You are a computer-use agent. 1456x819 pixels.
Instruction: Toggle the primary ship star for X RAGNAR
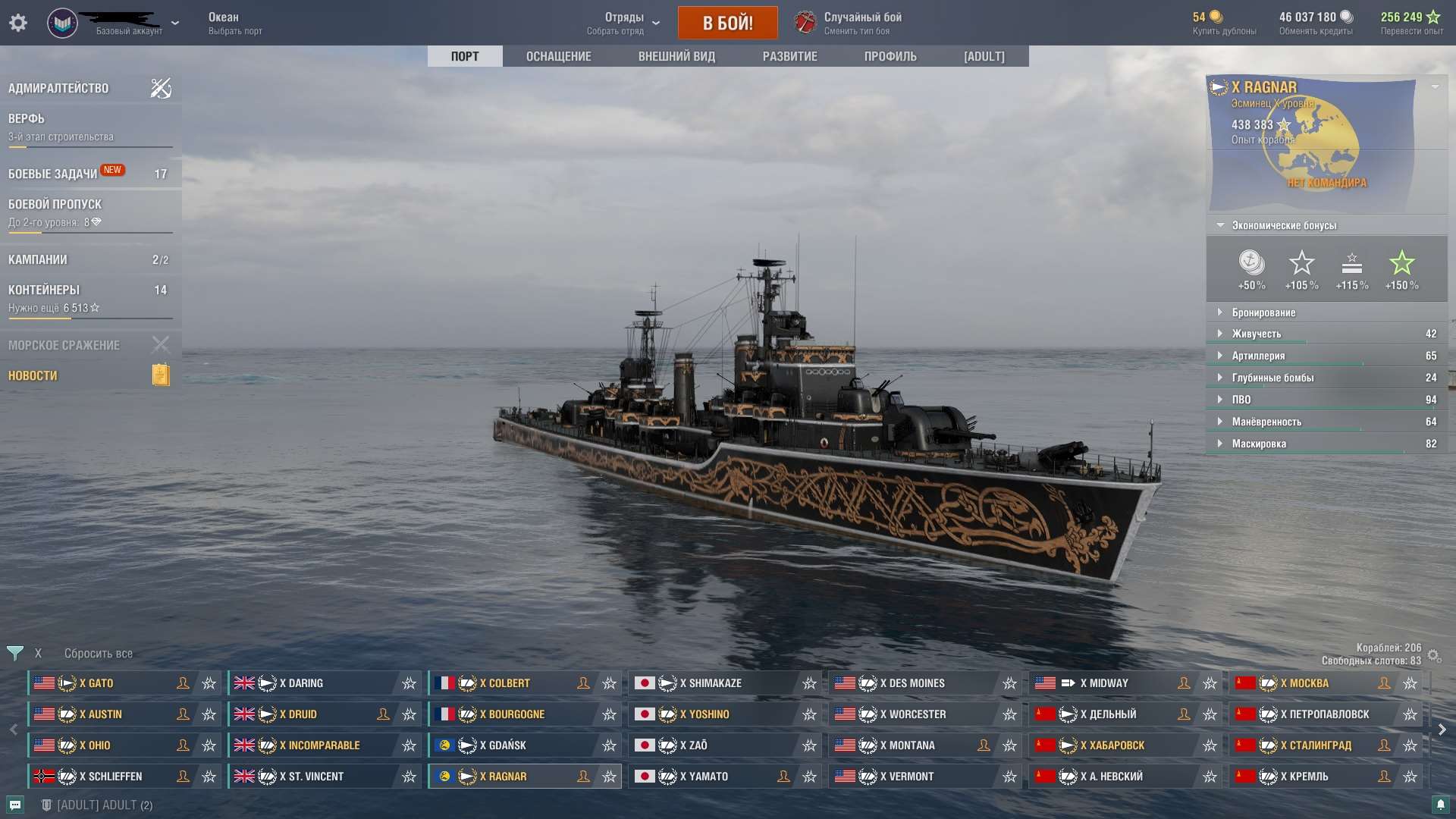click(609, 777)
